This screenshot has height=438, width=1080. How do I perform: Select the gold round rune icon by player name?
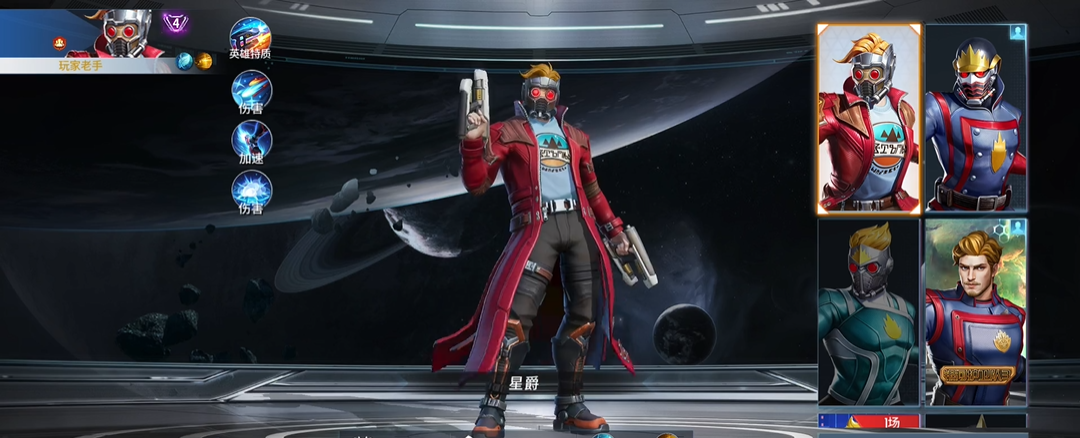click(x=204, y=61)
